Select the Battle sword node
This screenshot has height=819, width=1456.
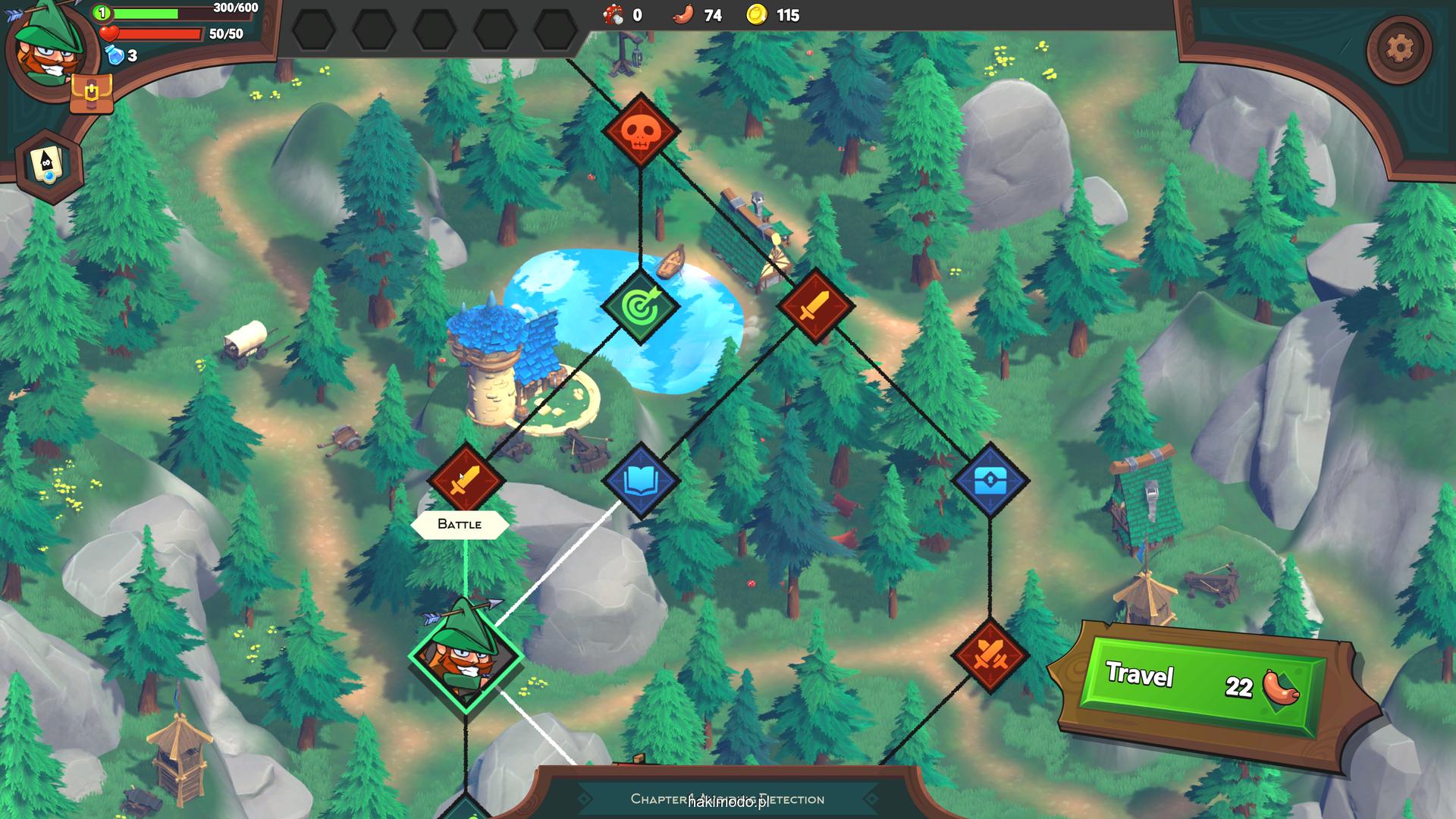point(466,480)
